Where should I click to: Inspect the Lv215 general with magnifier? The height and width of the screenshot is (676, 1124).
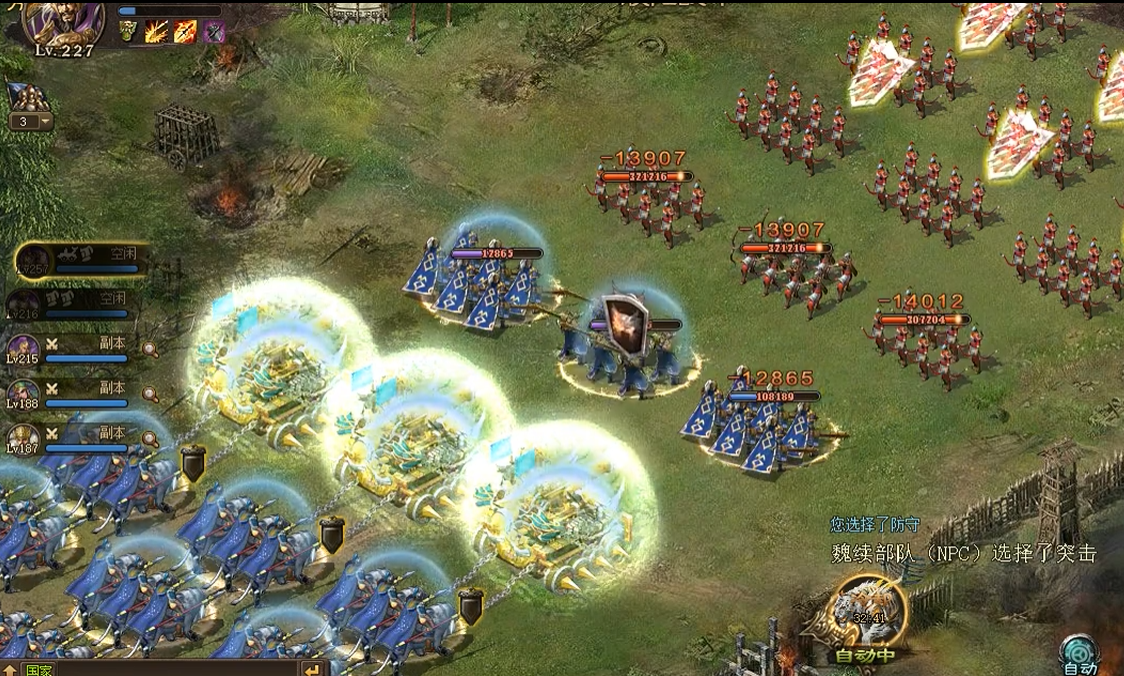click(150, 349)
